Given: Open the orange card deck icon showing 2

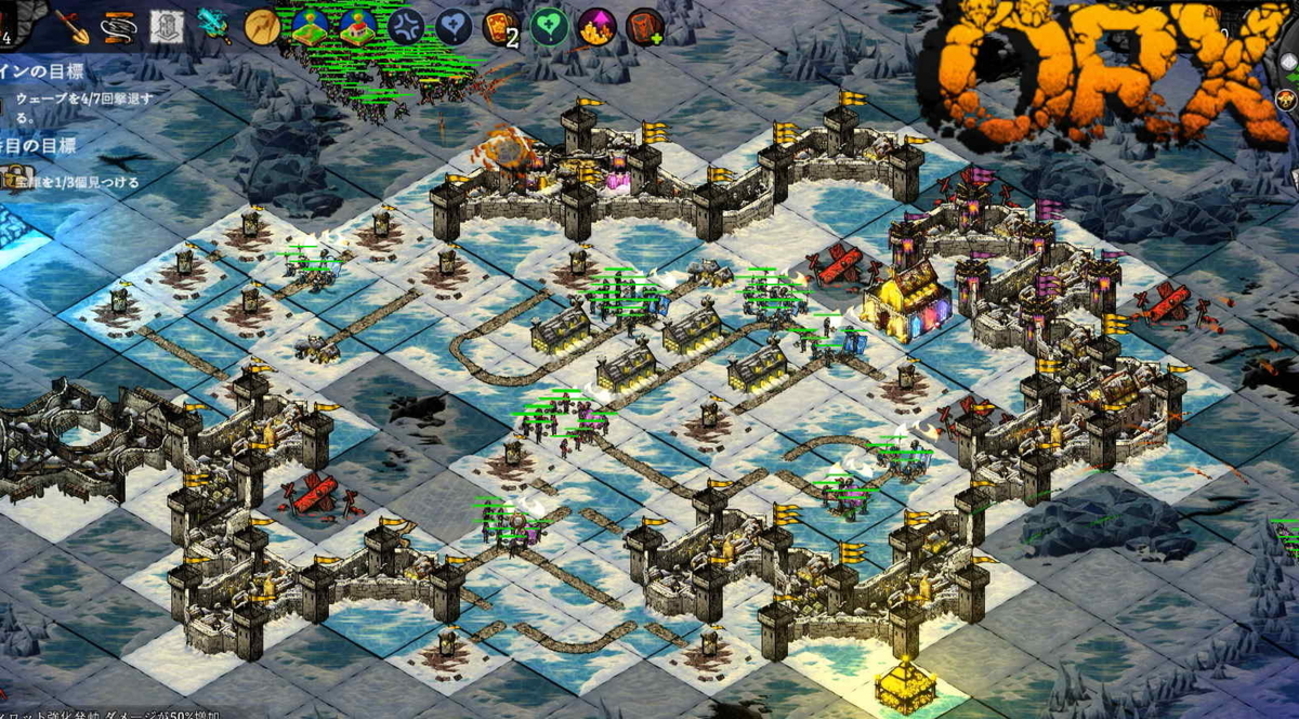Looking at the screenshot, I should click(500, 28).
